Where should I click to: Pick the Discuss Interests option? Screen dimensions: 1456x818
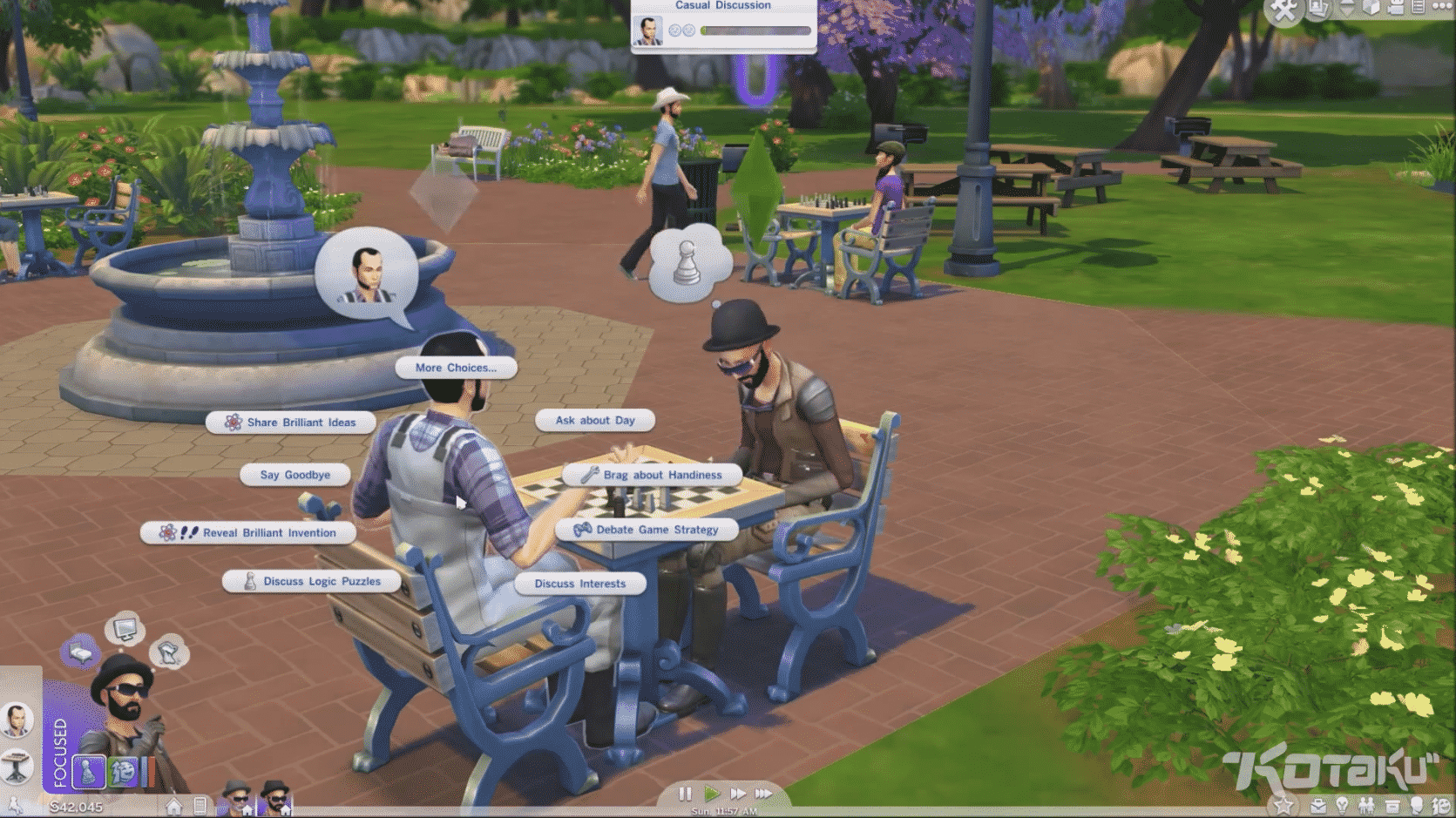579,584
